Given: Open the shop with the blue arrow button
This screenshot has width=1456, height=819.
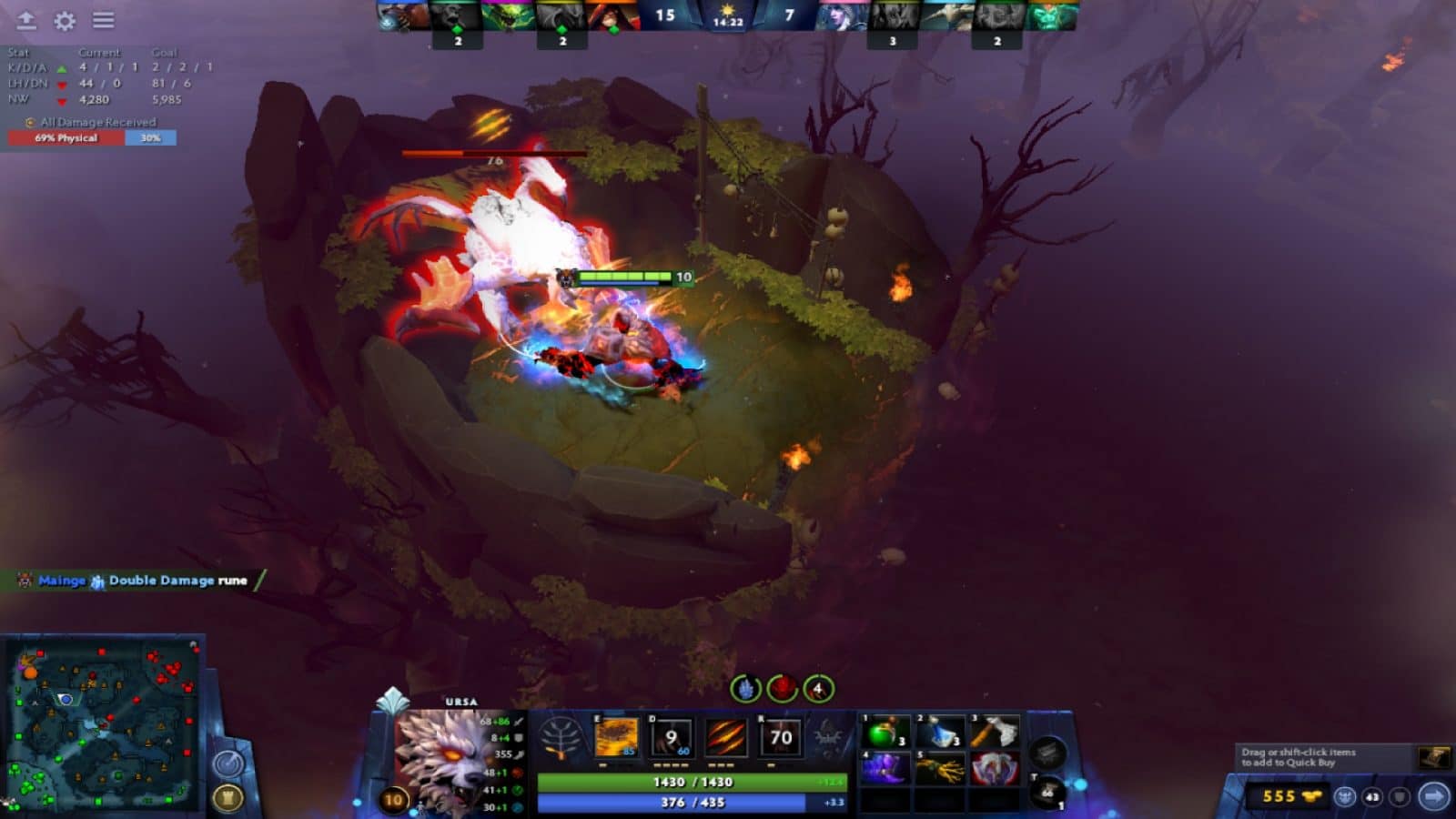Looking at the screenshot, I should pos(1433,796).
